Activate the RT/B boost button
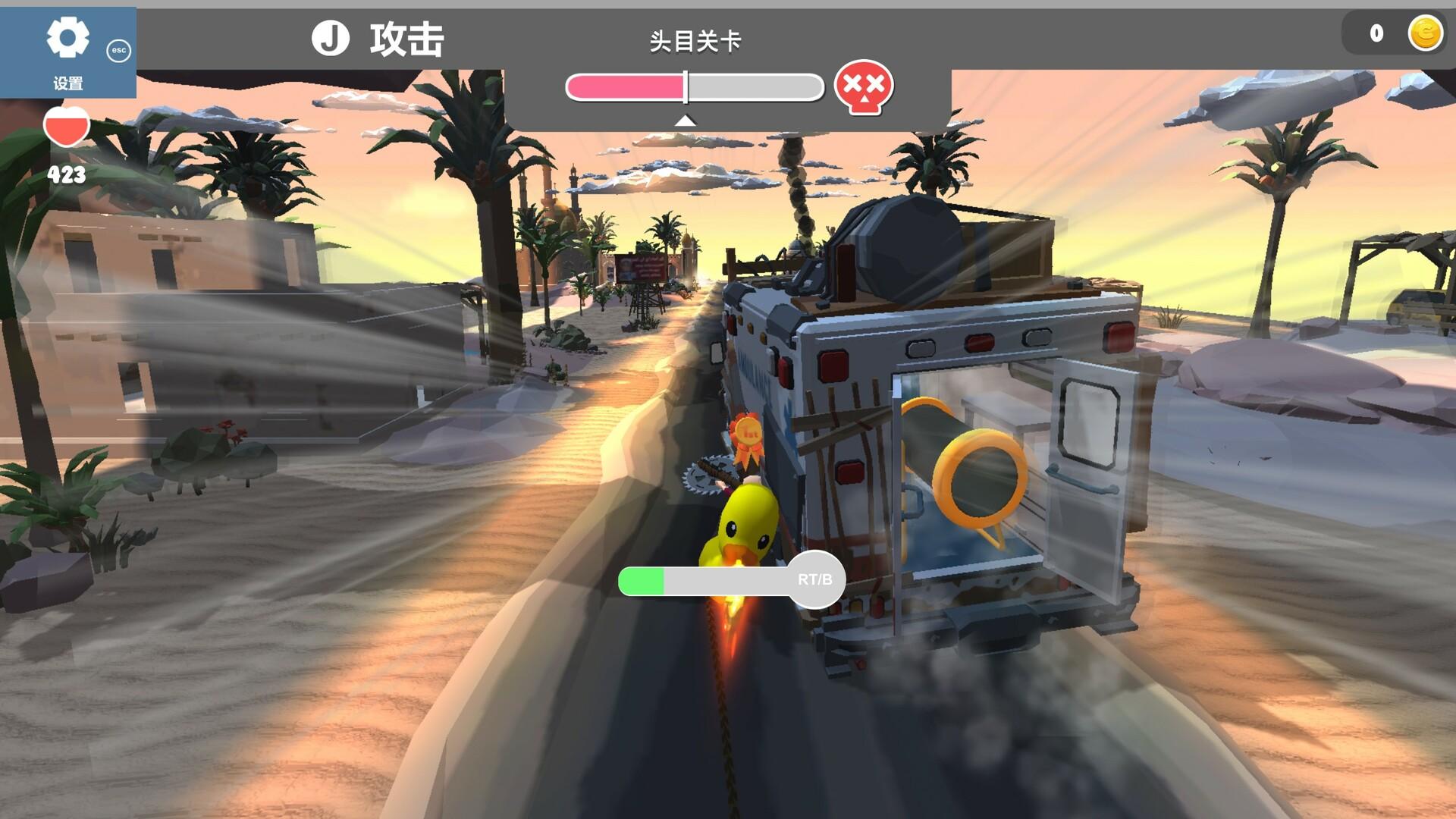Image resolution: width=1456 pixels, height=819 pixels. pos(815,579)
